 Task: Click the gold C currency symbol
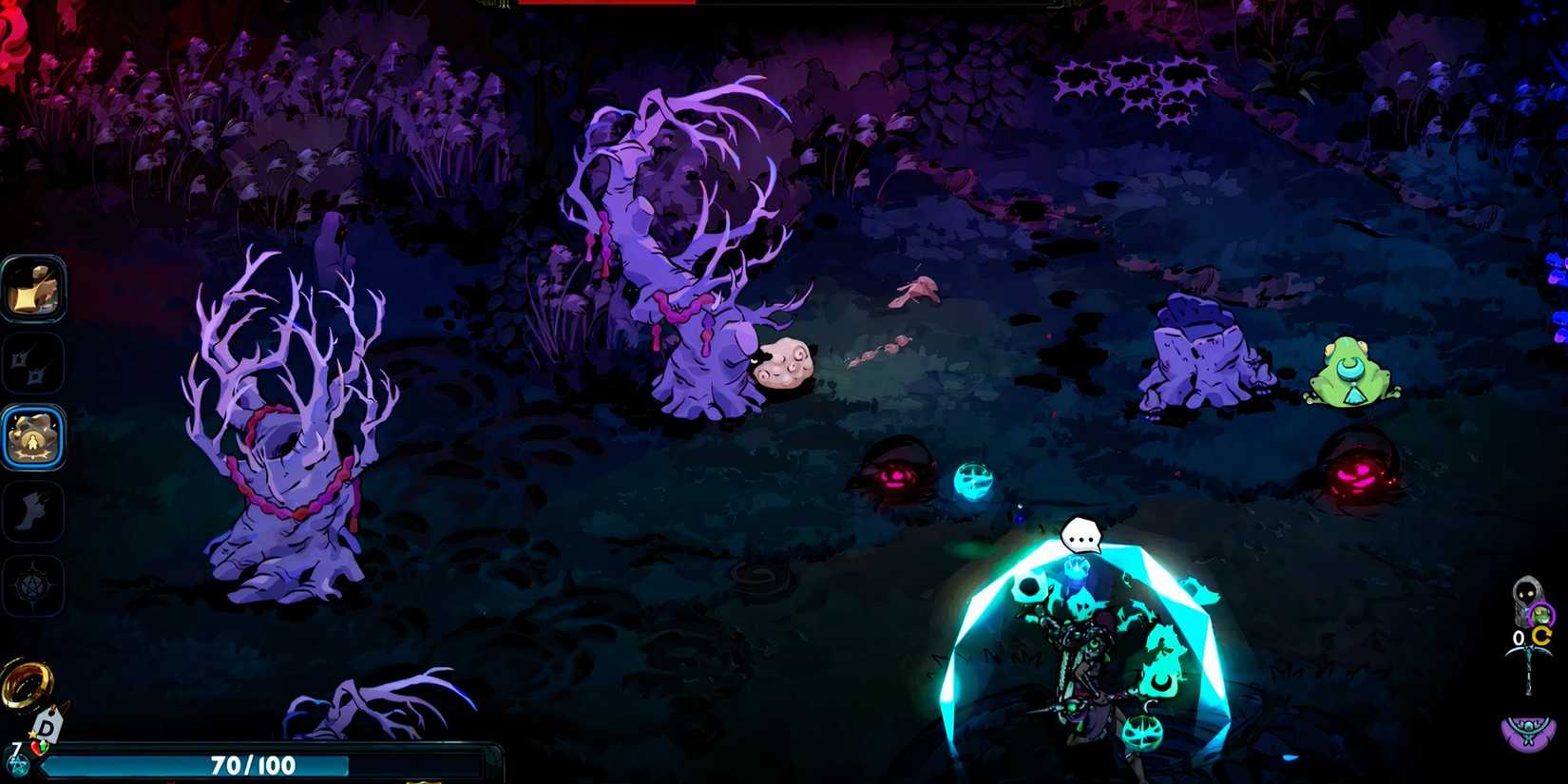(1542, 635)
